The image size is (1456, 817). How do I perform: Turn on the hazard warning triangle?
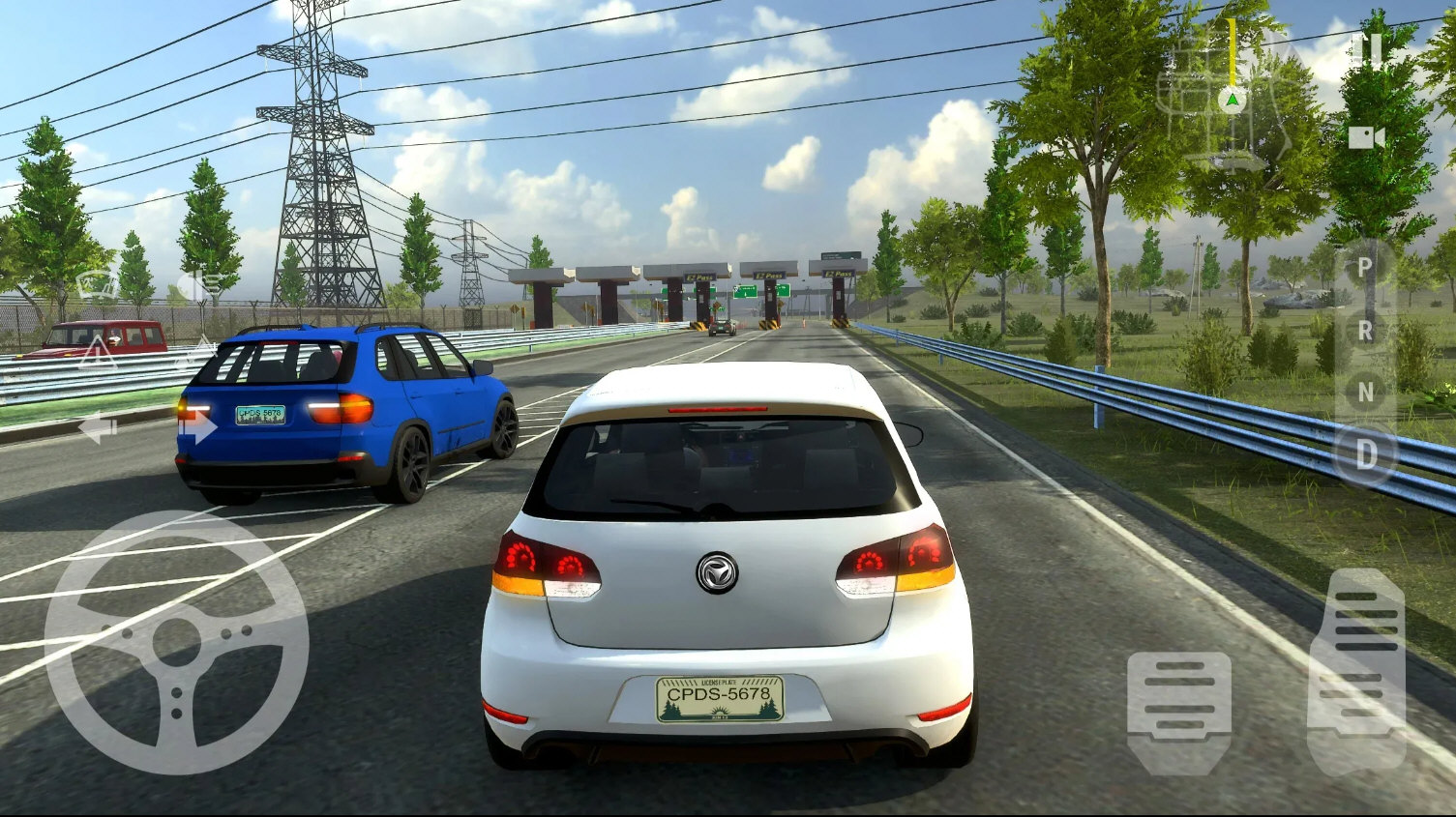tap(97, 353)
